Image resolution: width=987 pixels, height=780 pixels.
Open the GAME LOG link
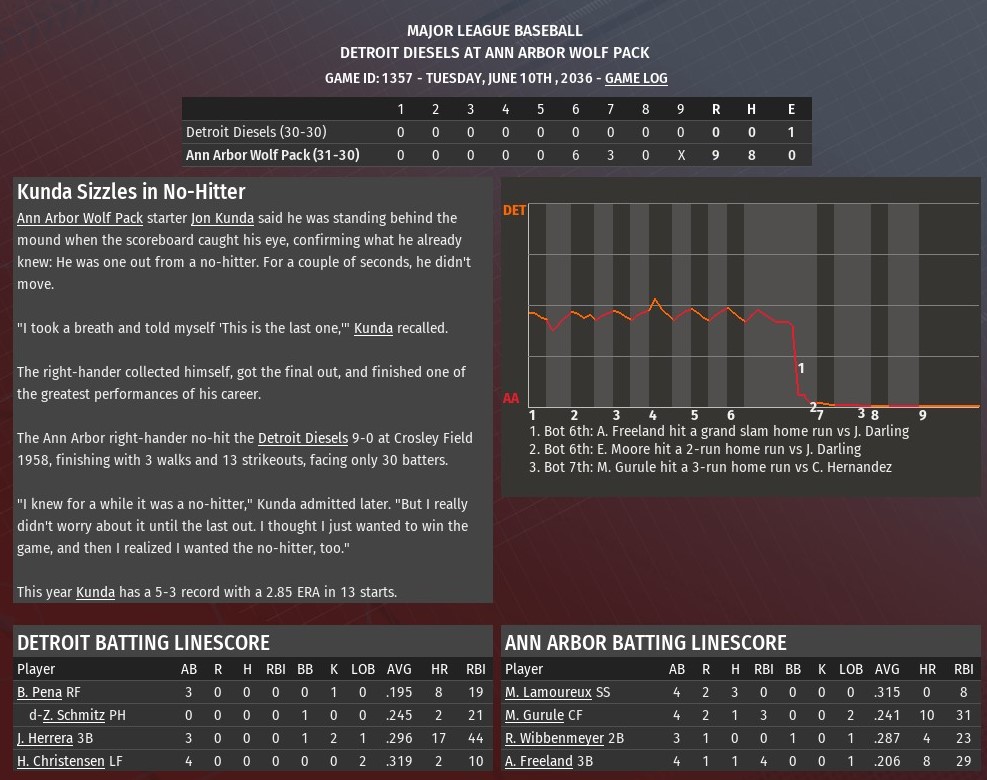pyautogui.click(x=636, y=78)
